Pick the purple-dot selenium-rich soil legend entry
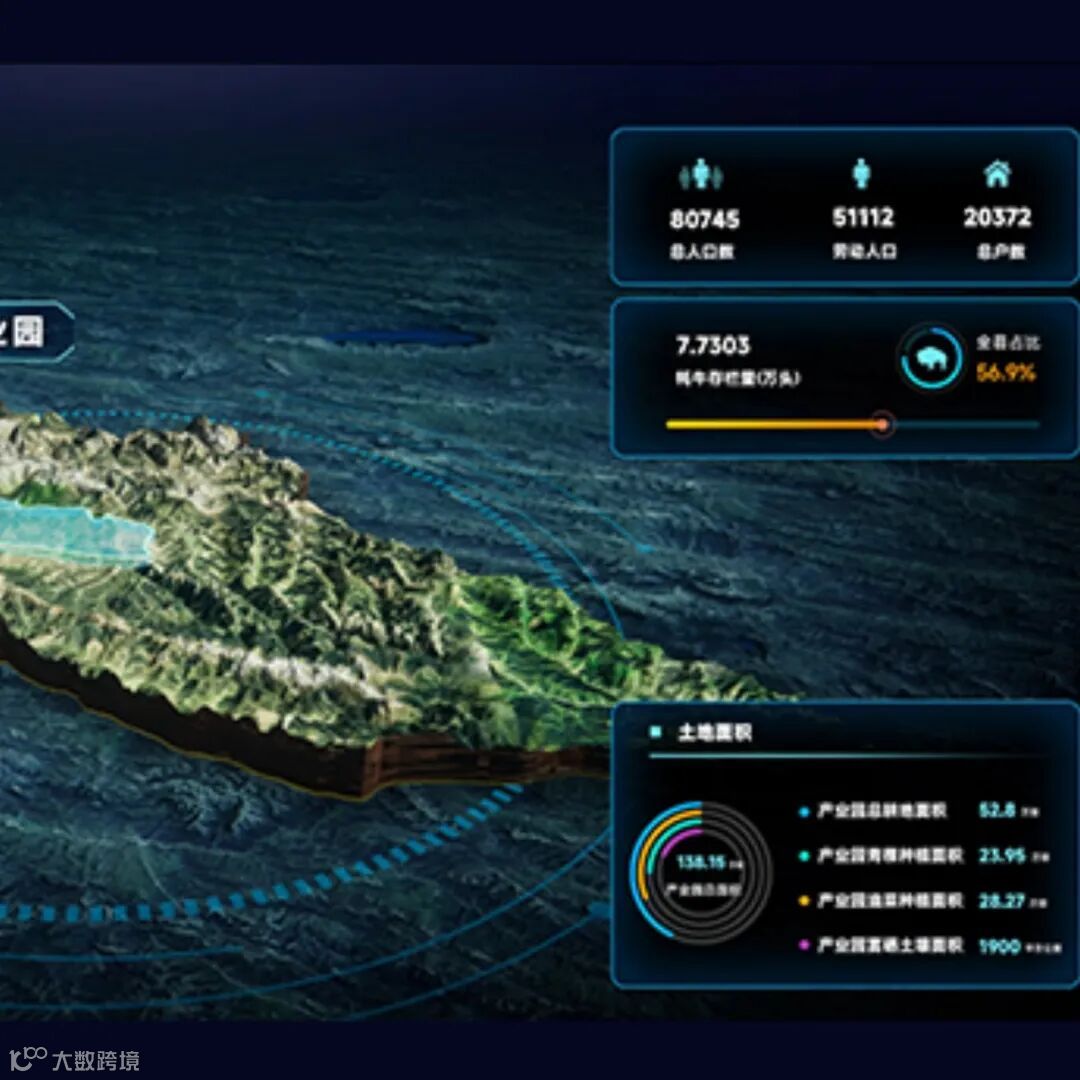Screen dimensions: 1080x1080 [889, 945]
